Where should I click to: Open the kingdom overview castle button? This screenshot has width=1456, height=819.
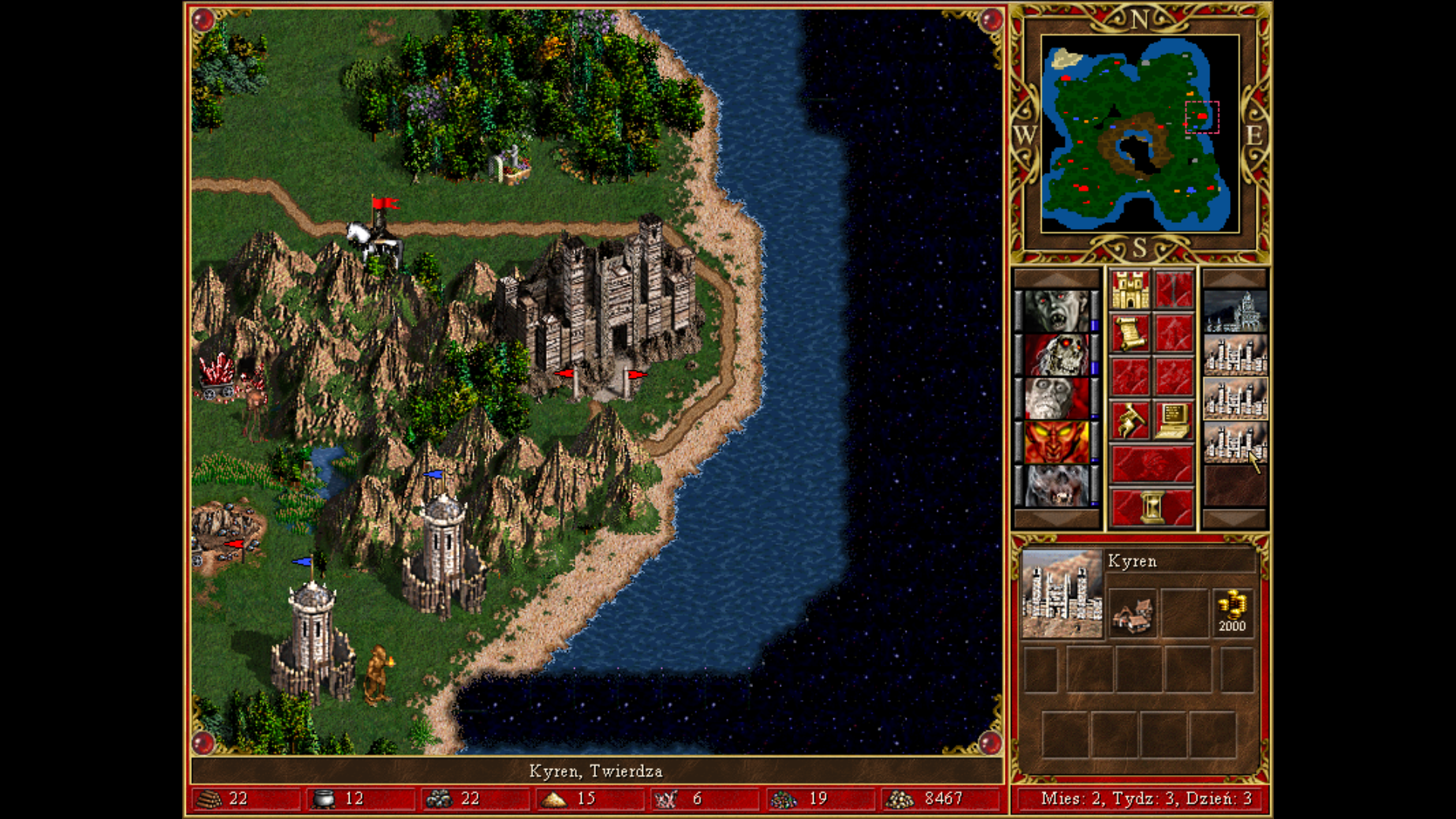[1130, 291]
